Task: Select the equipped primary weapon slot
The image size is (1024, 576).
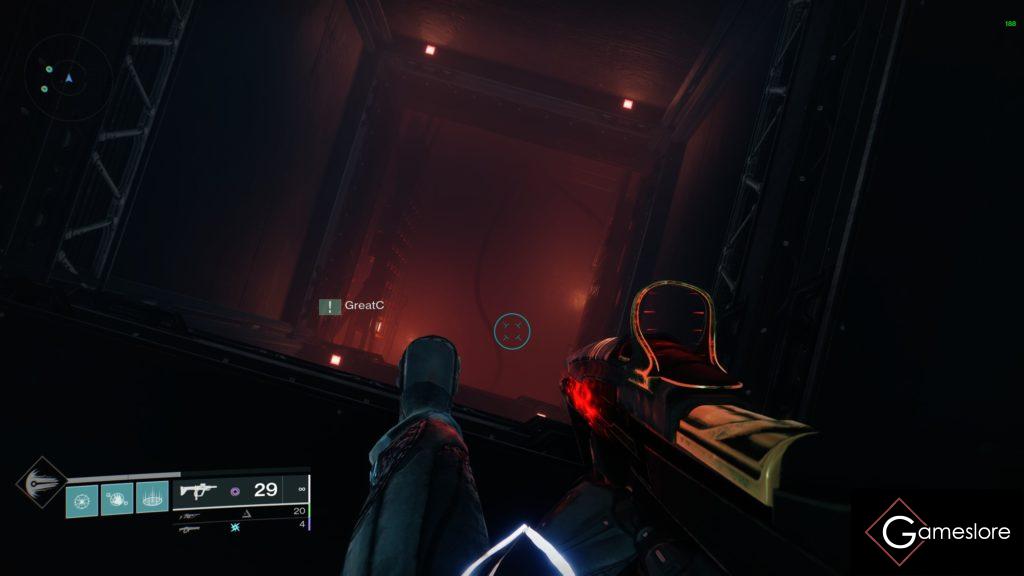Action: click(x=240, y=490)
